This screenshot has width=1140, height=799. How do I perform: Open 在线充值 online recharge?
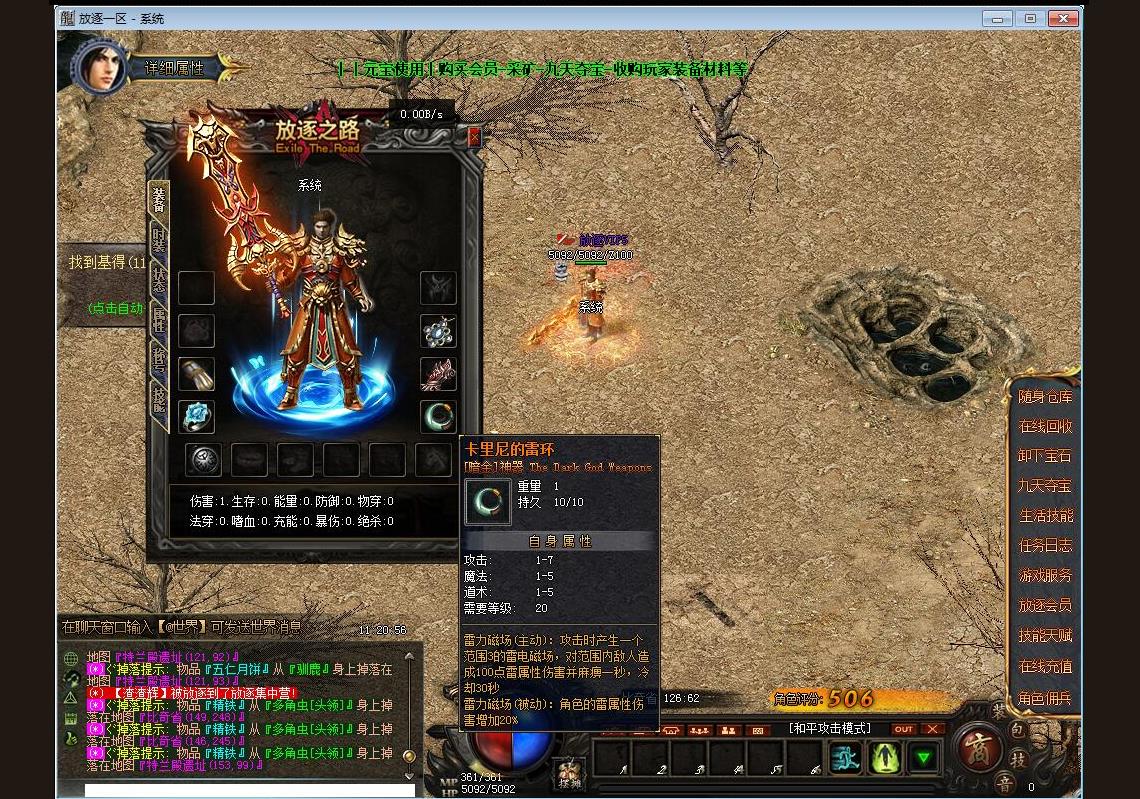(x=1045, y=666)
